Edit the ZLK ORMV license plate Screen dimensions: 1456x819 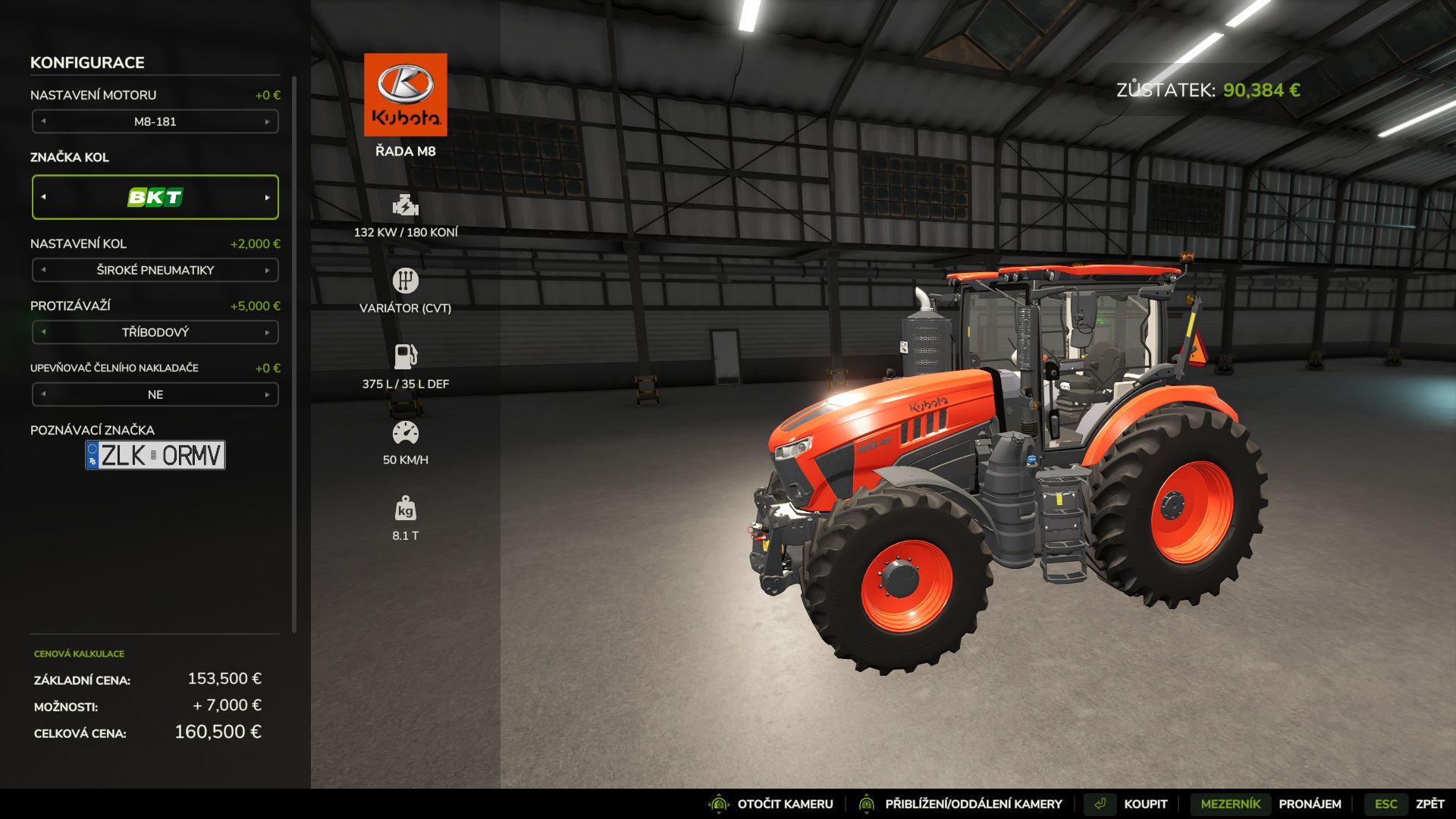pos(155,455)
